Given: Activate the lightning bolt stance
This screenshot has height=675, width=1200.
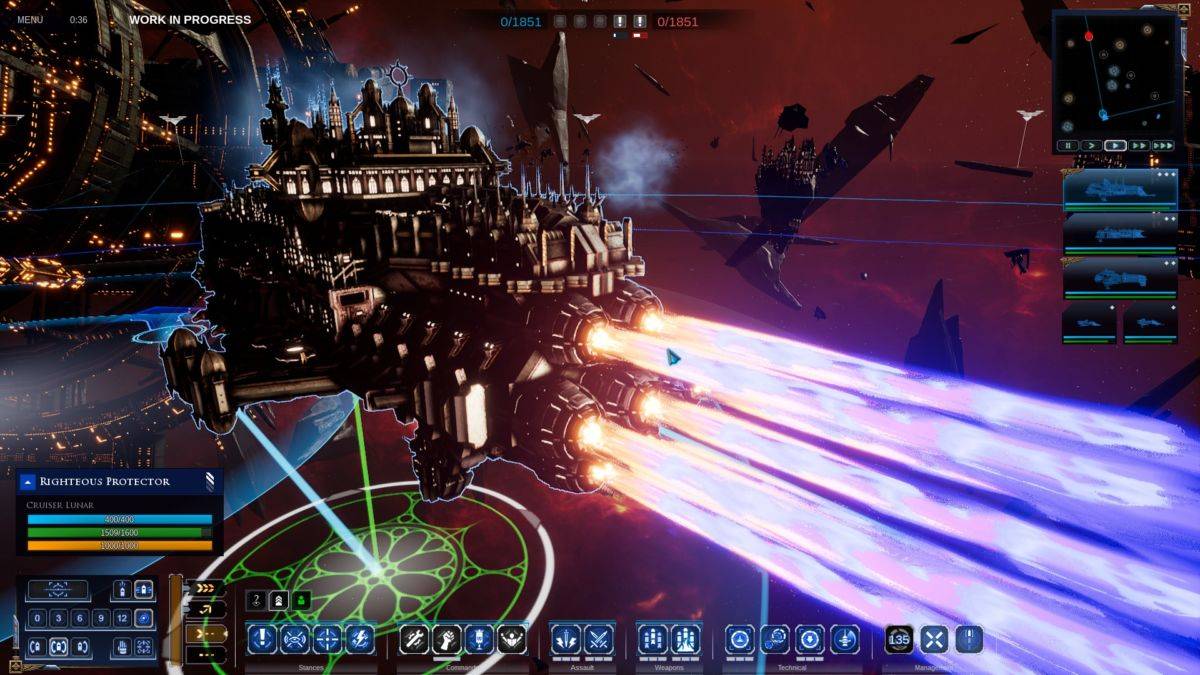Looking at the screenshot, I should point(360,639).
